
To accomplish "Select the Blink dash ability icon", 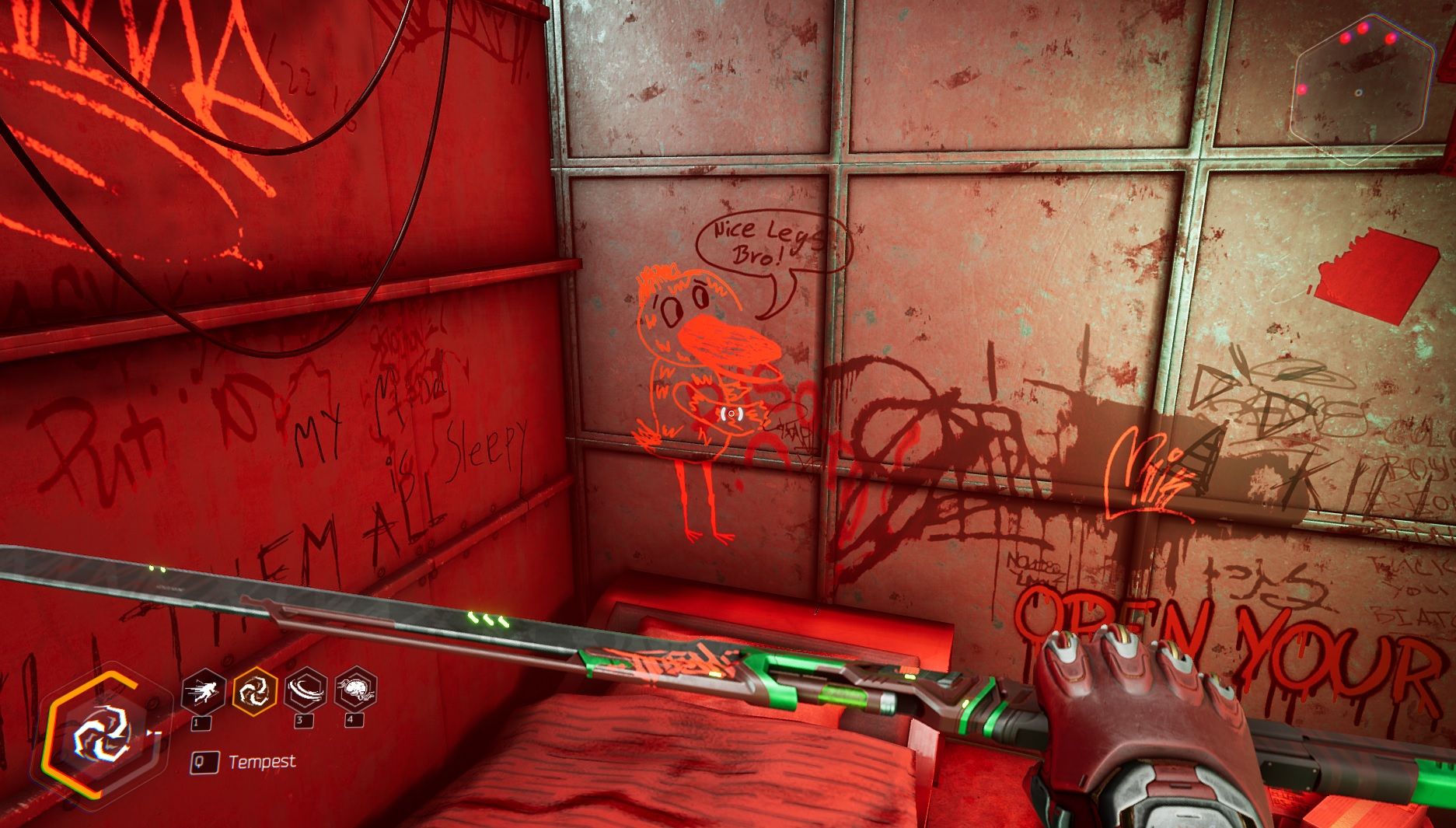I will pyautogui.click(x=204, y=690).
